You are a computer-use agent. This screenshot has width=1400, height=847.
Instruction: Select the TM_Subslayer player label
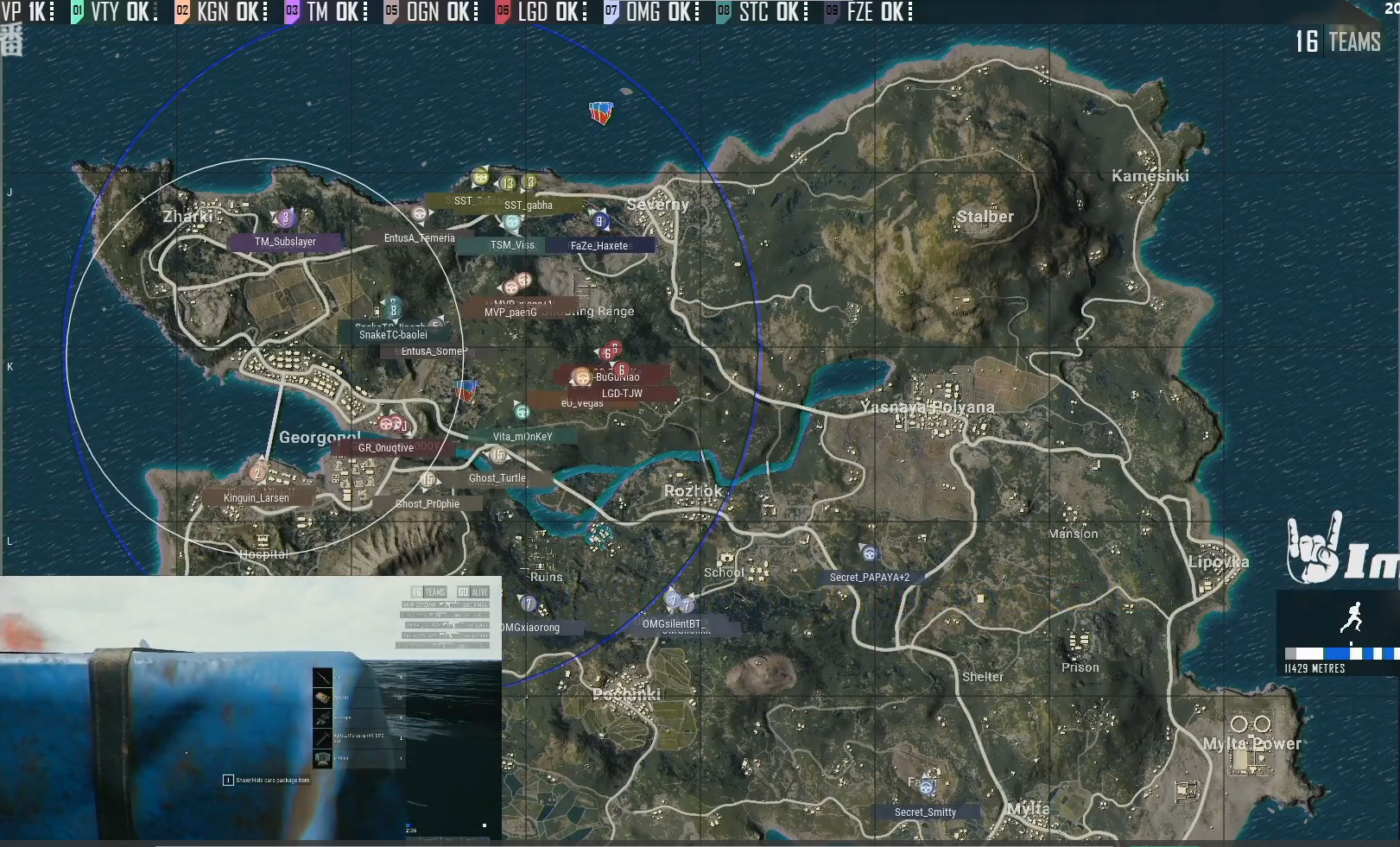(x=286, y=242)
